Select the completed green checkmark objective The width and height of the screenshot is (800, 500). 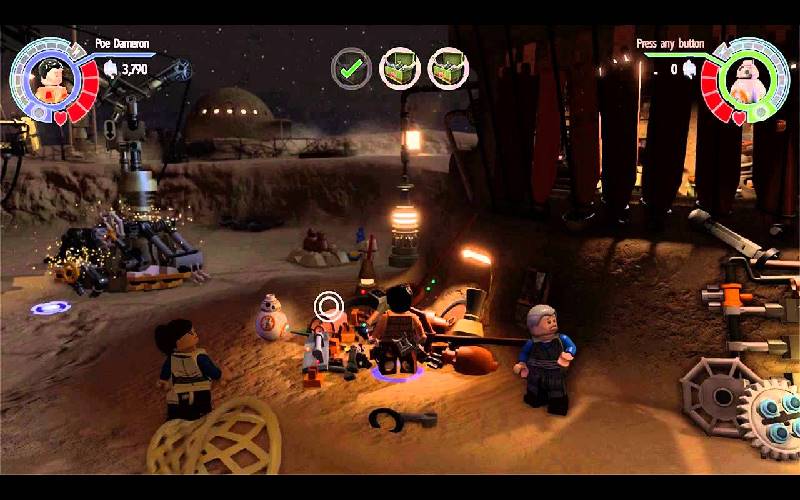click(351, 68)
